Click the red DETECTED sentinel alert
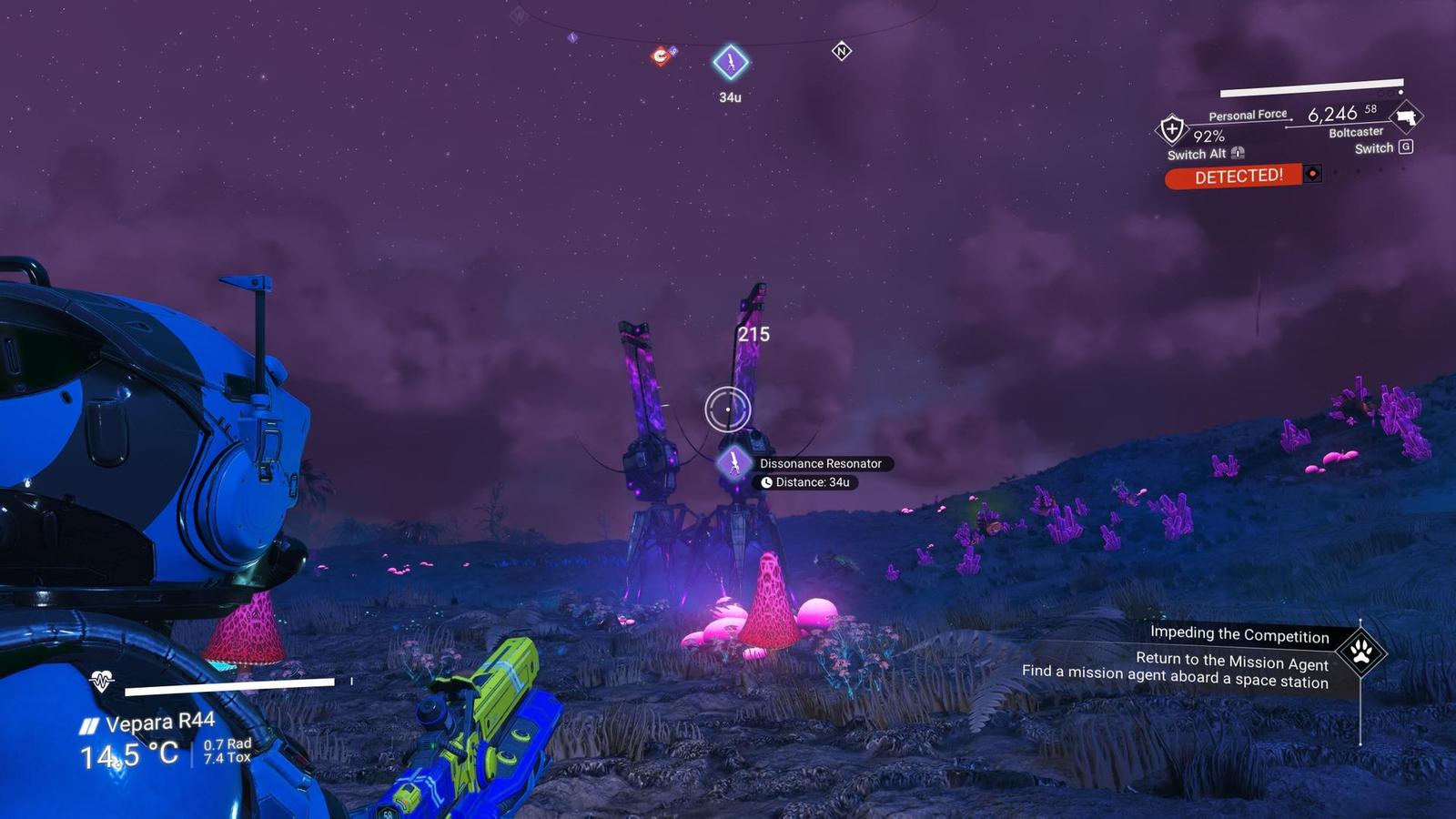The height and width of the screenshot is (819, 1456). (x=1238, y=176)
